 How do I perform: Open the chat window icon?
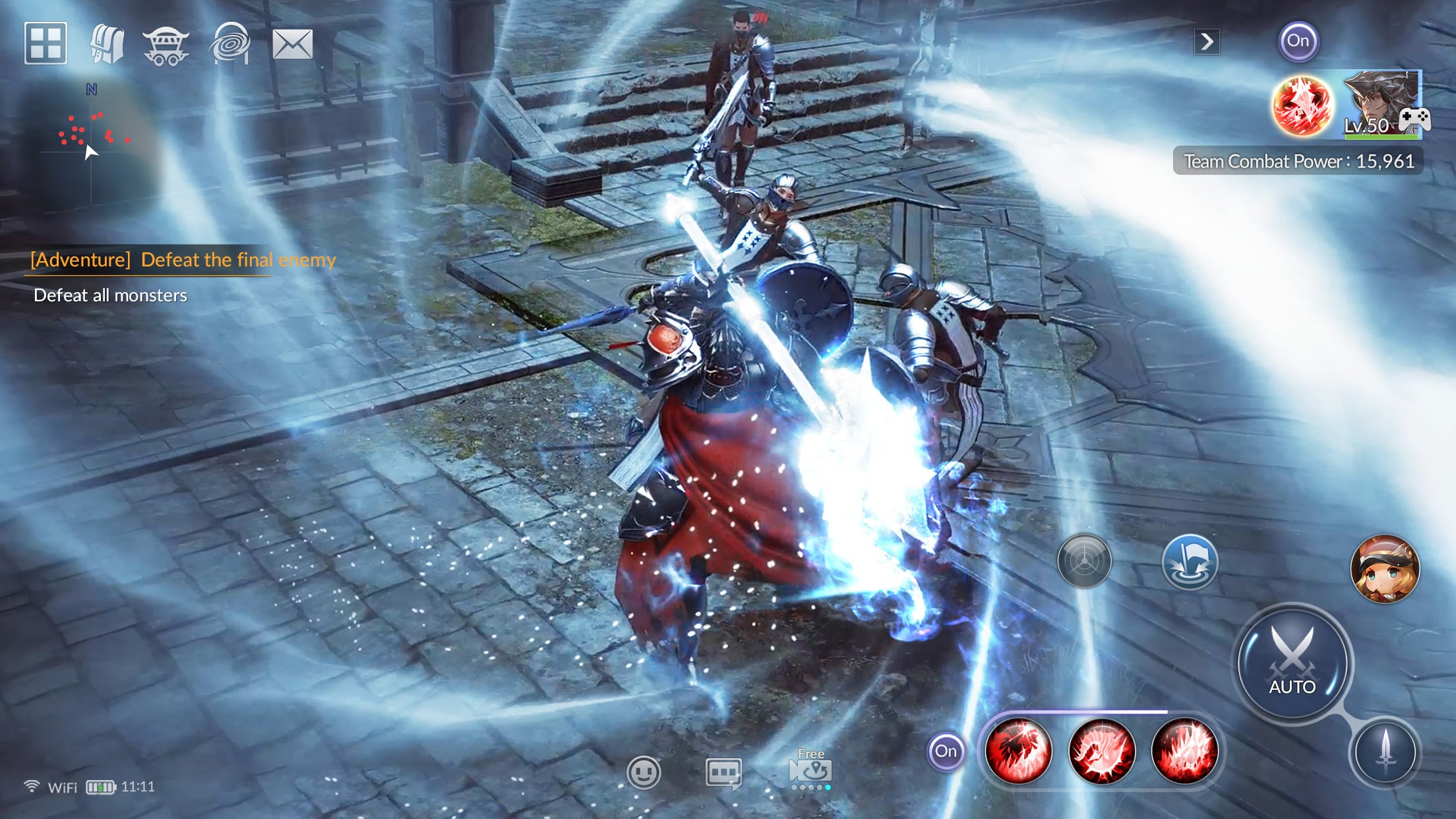click(x=725, y=773)
